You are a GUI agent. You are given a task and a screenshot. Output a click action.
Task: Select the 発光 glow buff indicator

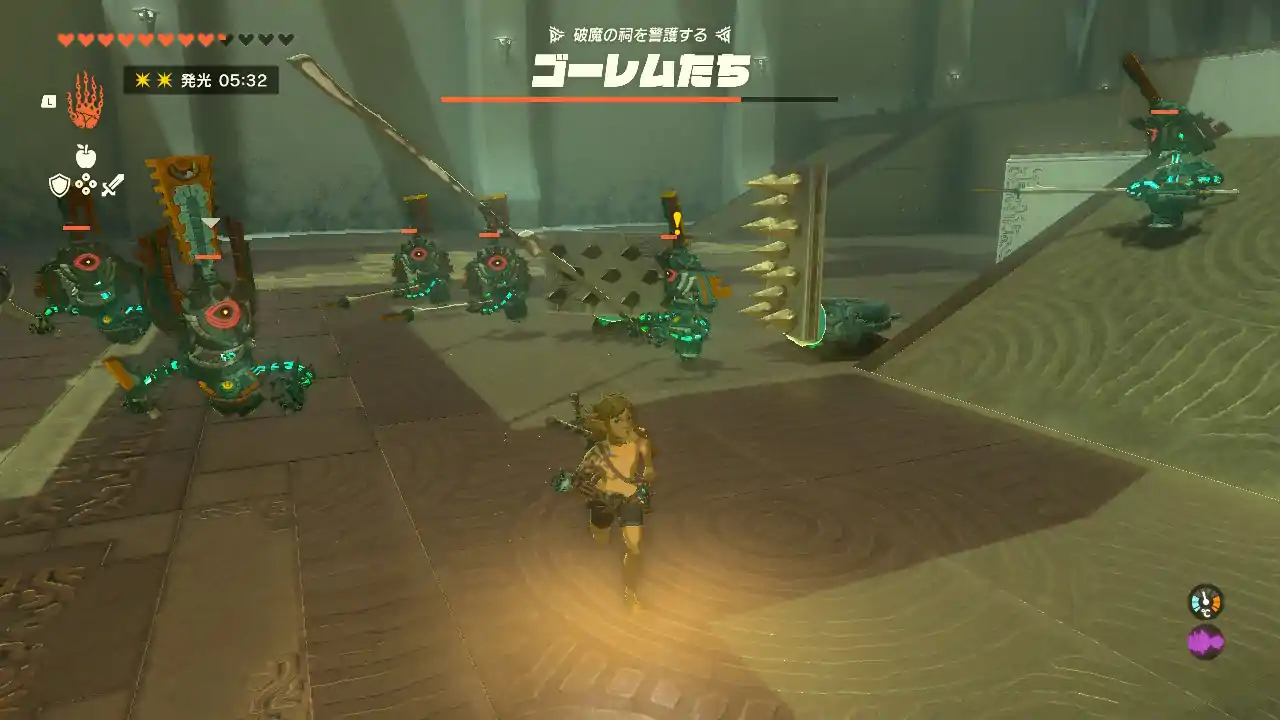coord(200,80)
